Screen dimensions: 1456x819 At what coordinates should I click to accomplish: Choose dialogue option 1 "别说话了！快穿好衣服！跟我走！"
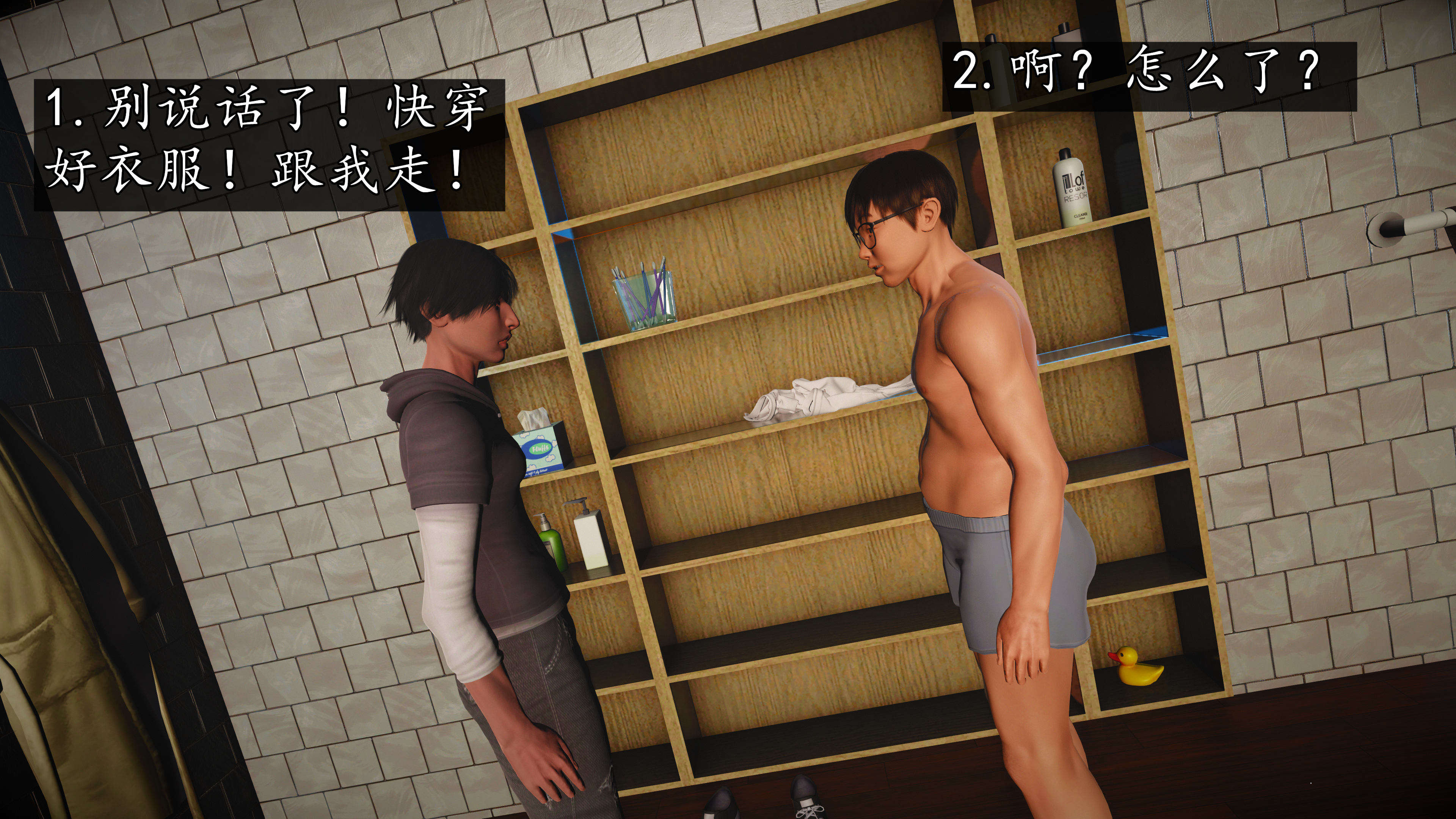click(269, 145)
